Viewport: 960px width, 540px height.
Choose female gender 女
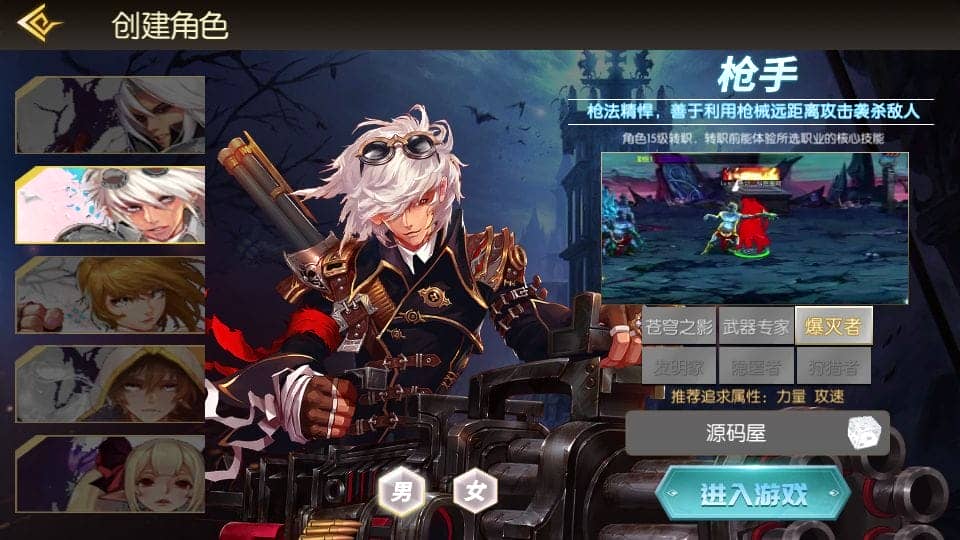pos(475,491)
